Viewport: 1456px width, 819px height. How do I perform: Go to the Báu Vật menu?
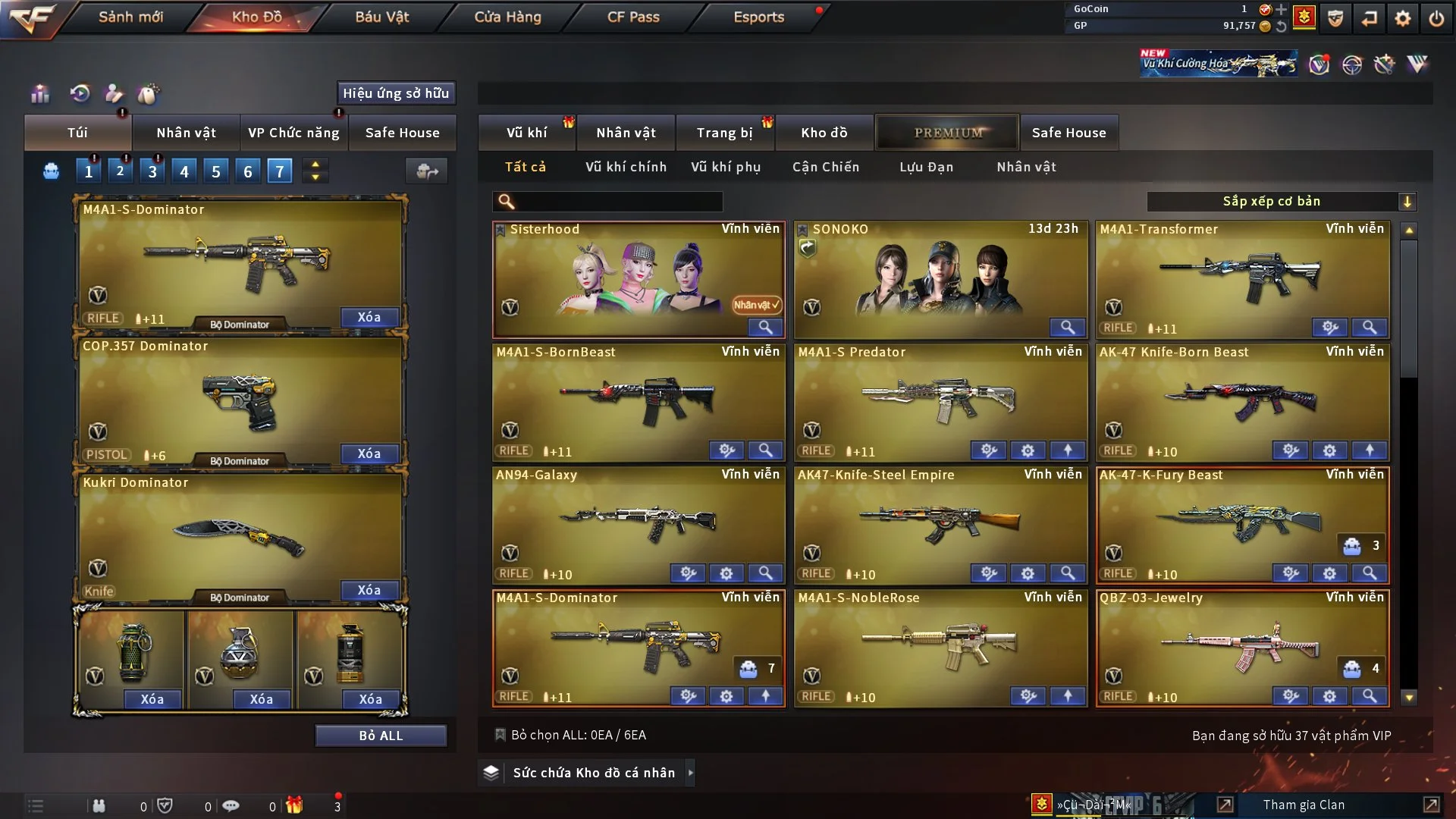(381, 17)
